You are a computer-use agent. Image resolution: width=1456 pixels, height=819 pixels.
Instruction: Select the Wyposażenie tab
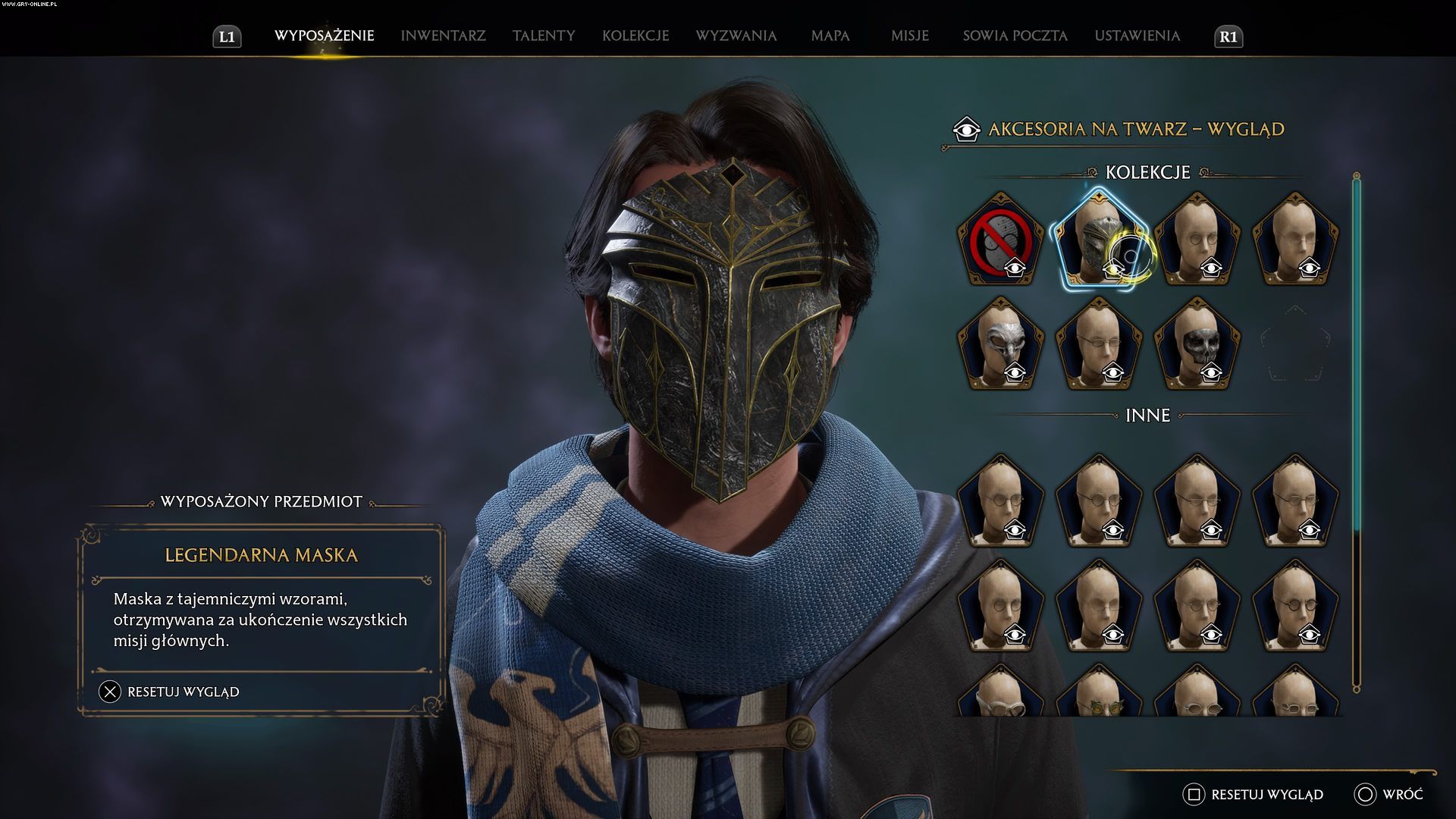(x=324, y=36)
